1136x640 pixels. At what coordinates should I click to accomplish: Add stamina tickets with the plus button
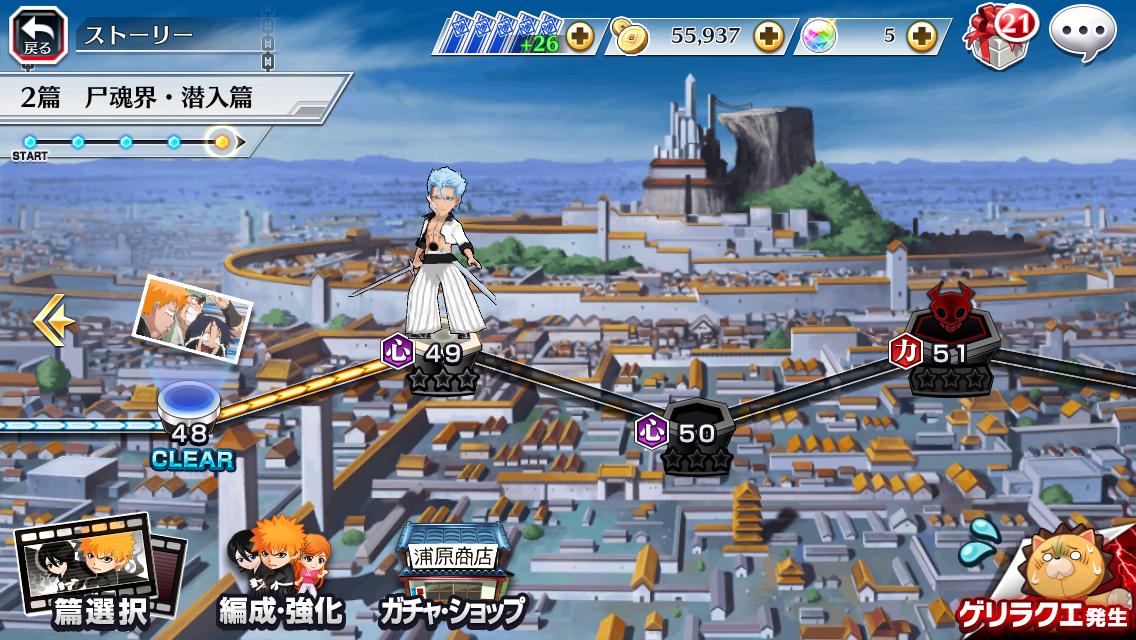580,37
